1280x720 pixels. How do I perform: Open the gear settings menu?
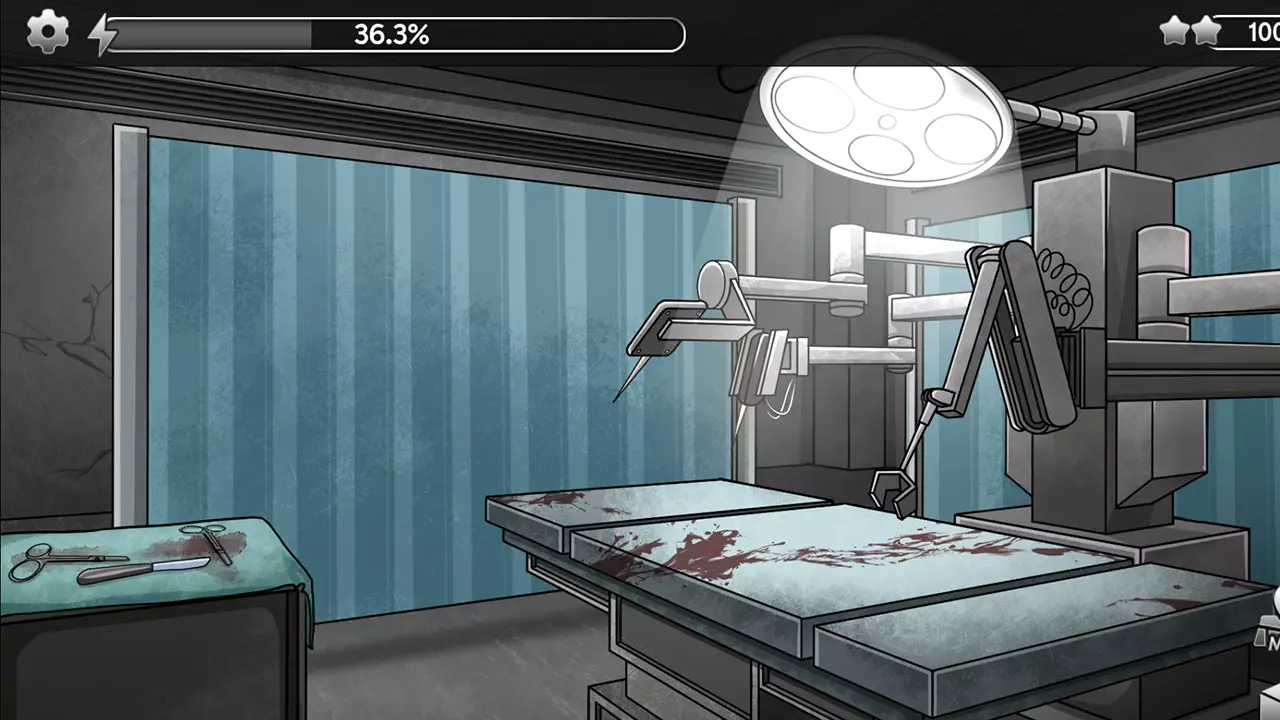pos(47,33)
